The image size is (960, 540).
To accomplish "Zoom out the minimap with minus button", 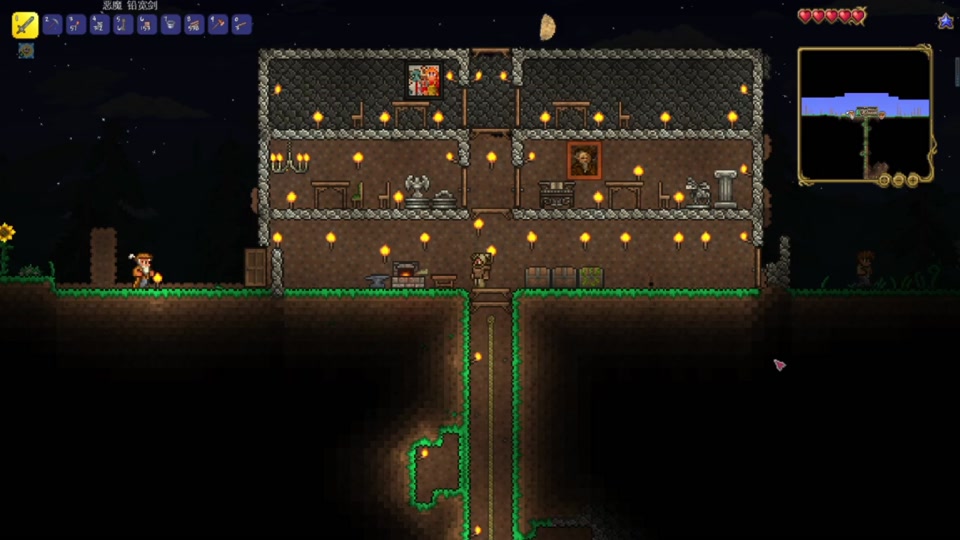I will tap(898, 180).
